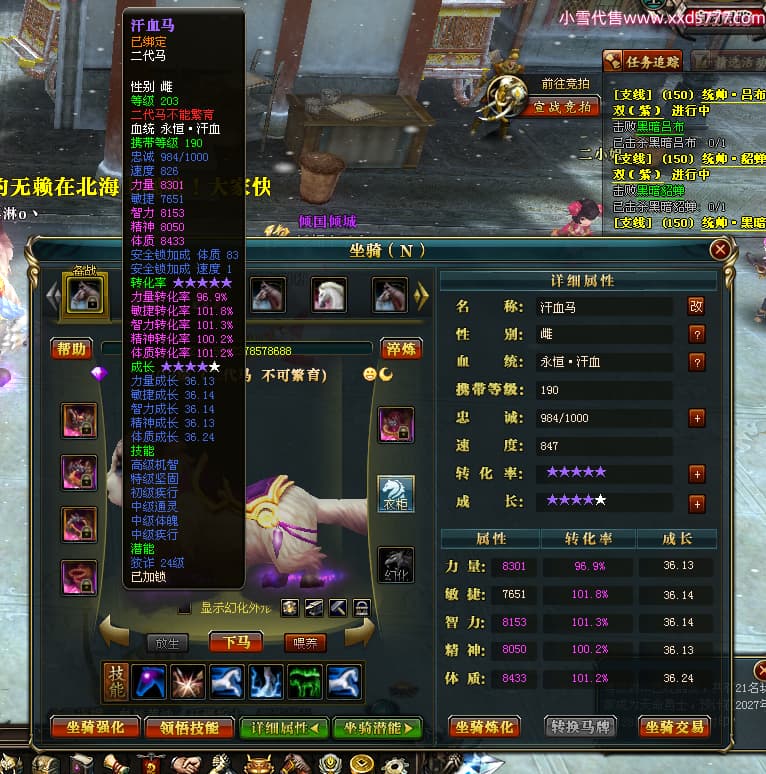
Task: Open the 衣柜 wardrobe icon
Action: 396,493
